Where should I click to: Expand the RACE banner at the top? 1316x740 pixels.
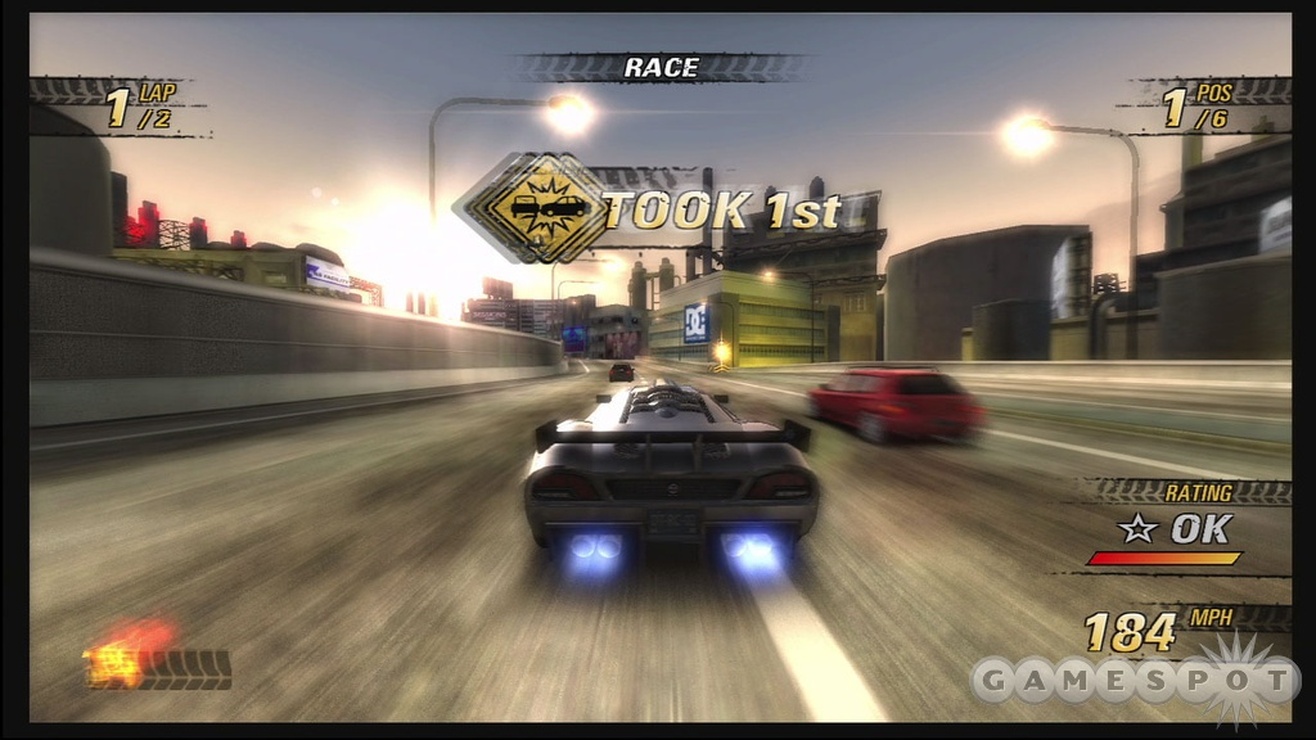(x=663, y=66)
